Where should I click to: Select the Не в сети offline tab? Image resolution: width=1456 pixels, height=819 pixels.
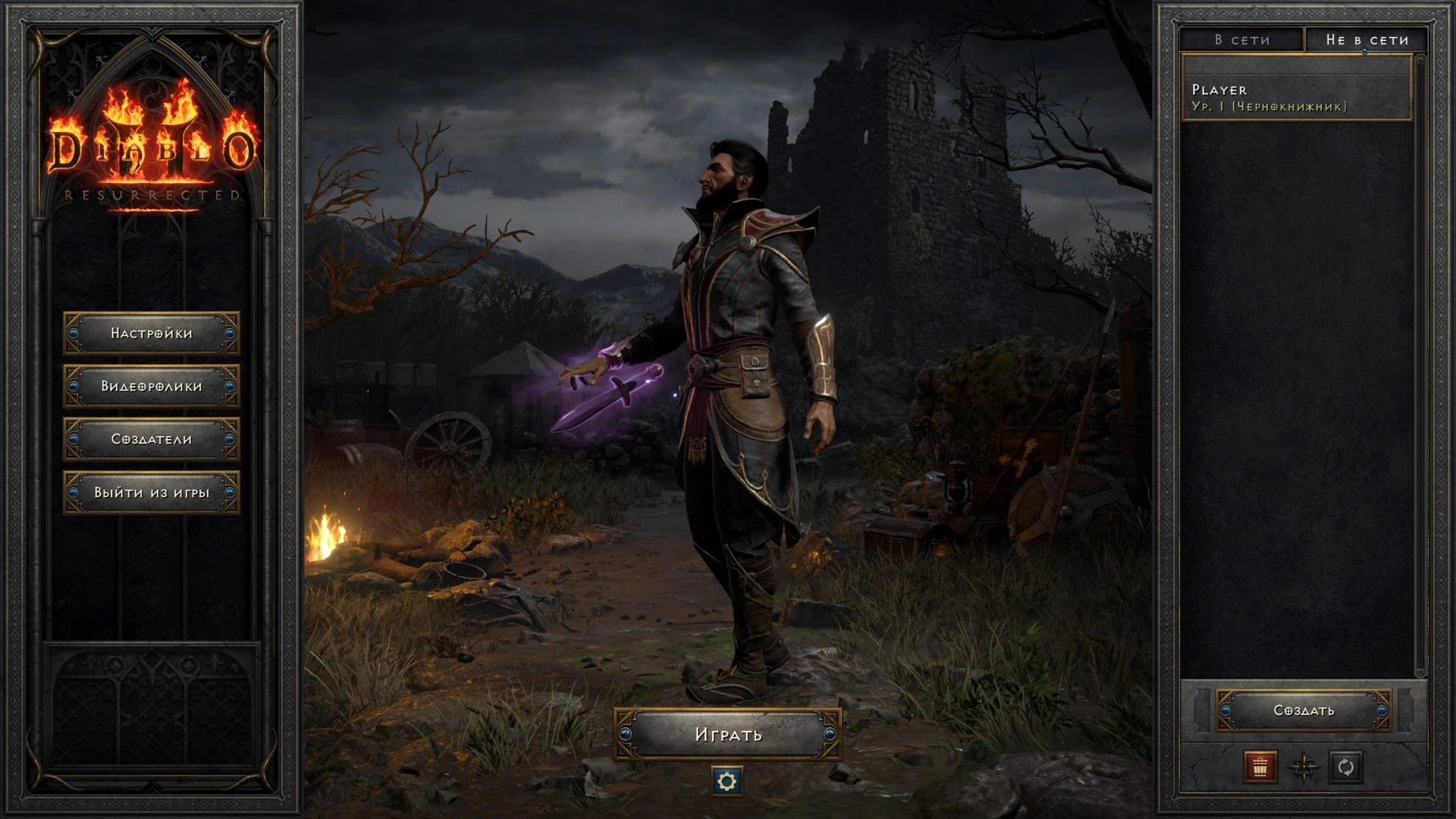click(1367, 39)
